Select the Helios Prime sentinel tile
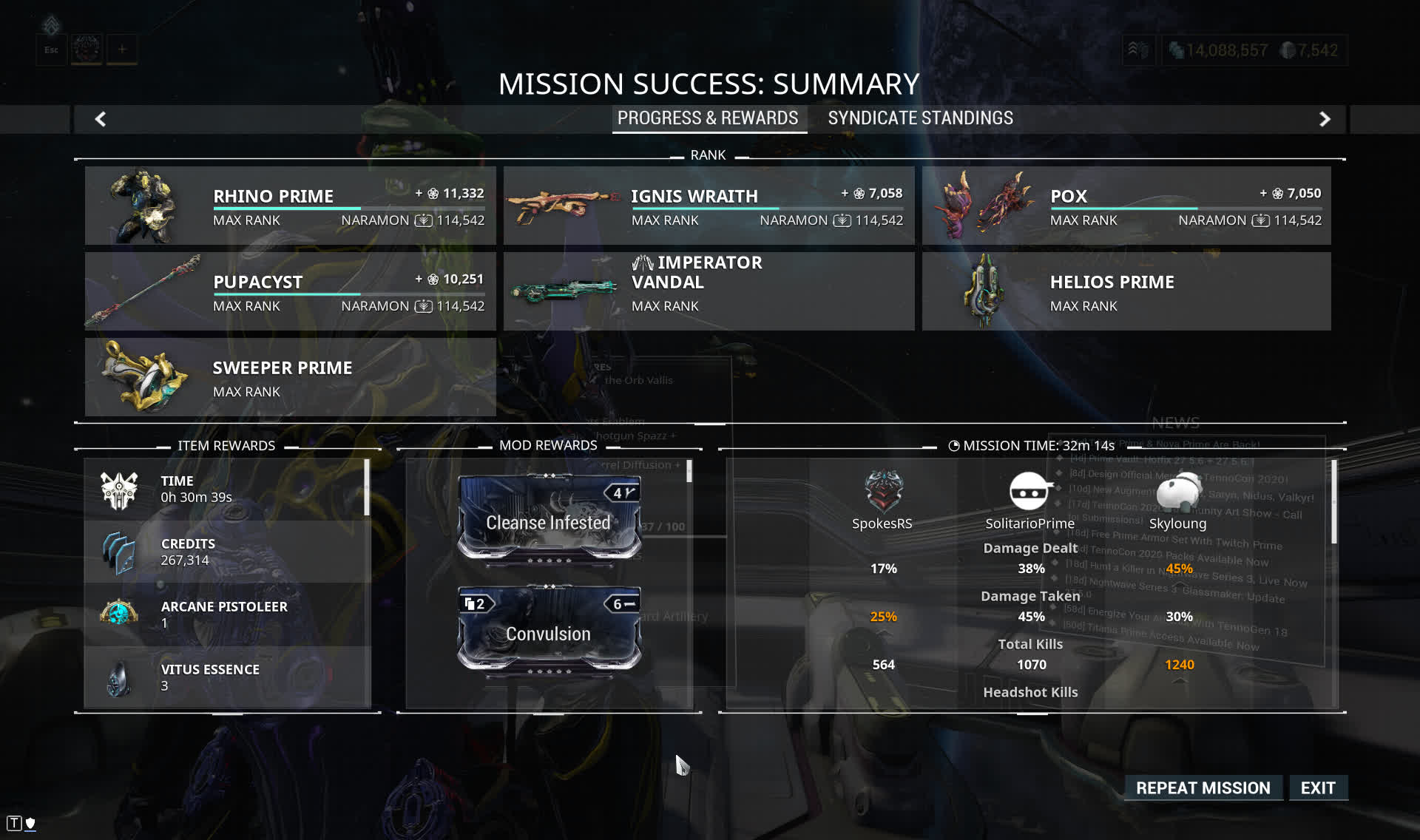This screenshot has width=1420, height=840. [1126, 291]
